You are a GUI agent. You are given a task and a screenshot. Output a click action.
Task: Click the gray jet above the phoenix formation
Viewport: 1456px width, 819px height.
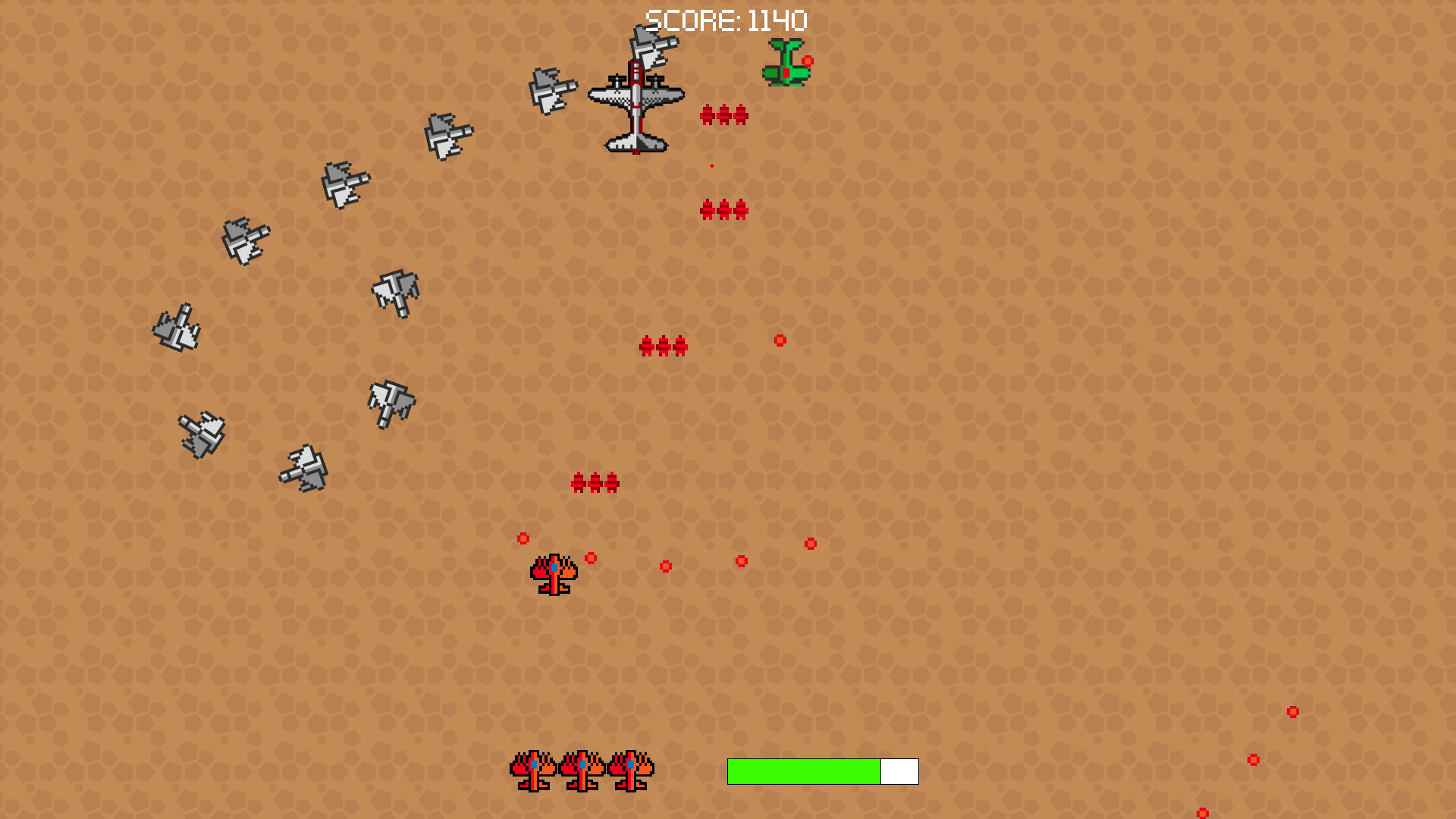pyautogui.click(x=391, y=402)
